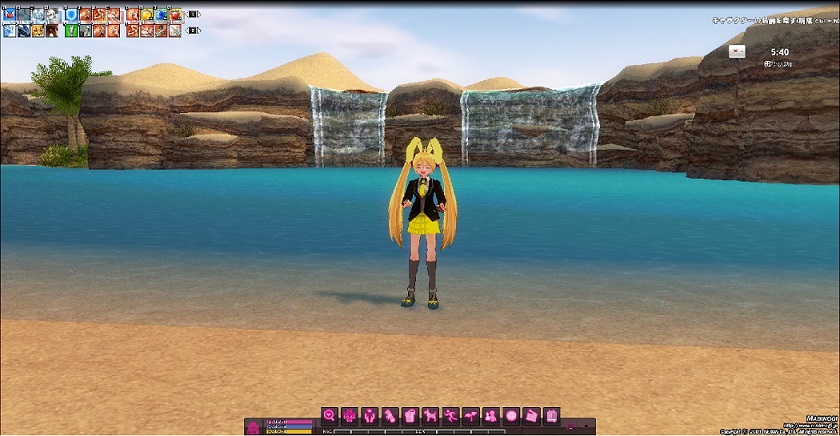Use the blue potion hotbar slot

(161, 15)
